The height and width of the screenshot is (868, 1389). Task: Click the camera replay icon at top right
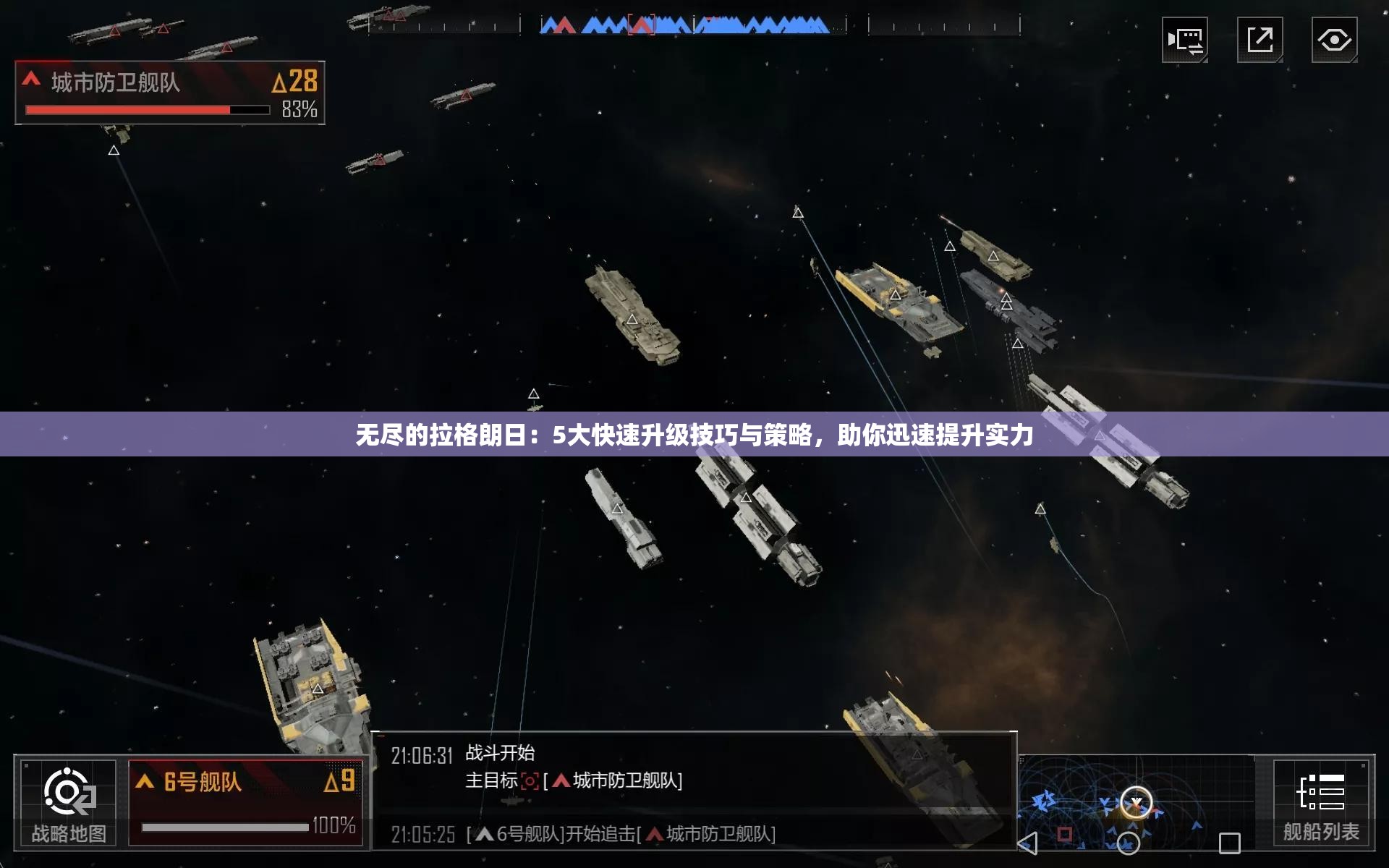(x=1185, y=40)
